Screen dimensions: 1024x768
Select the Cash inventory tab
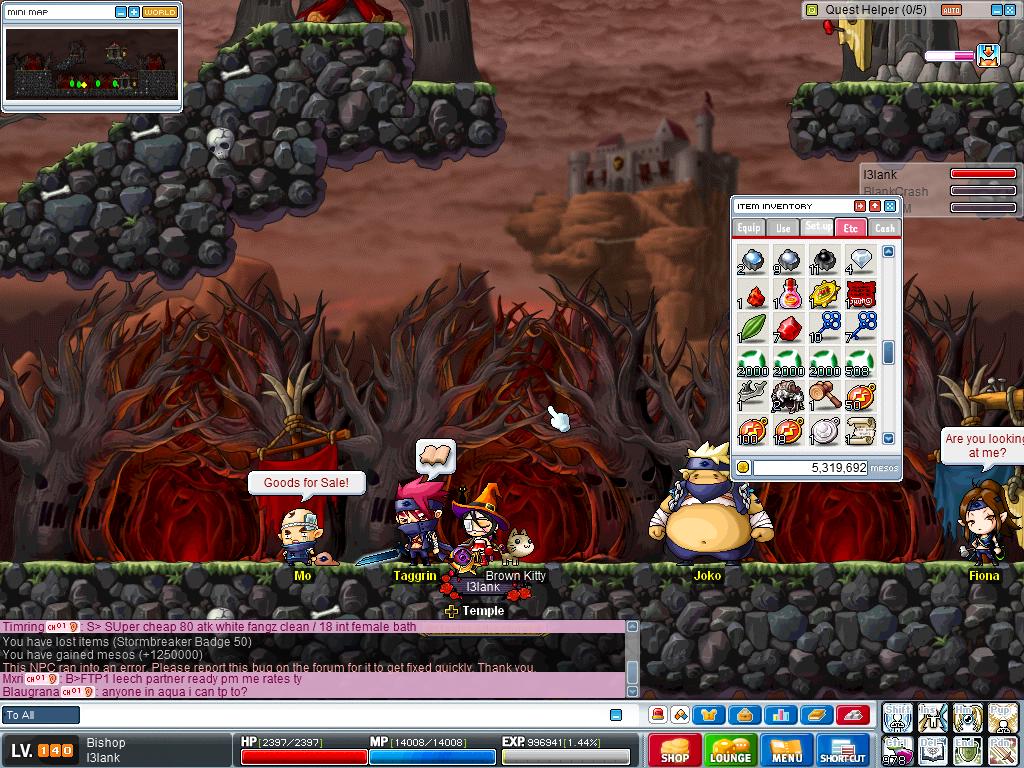click(x=885, y=228)
